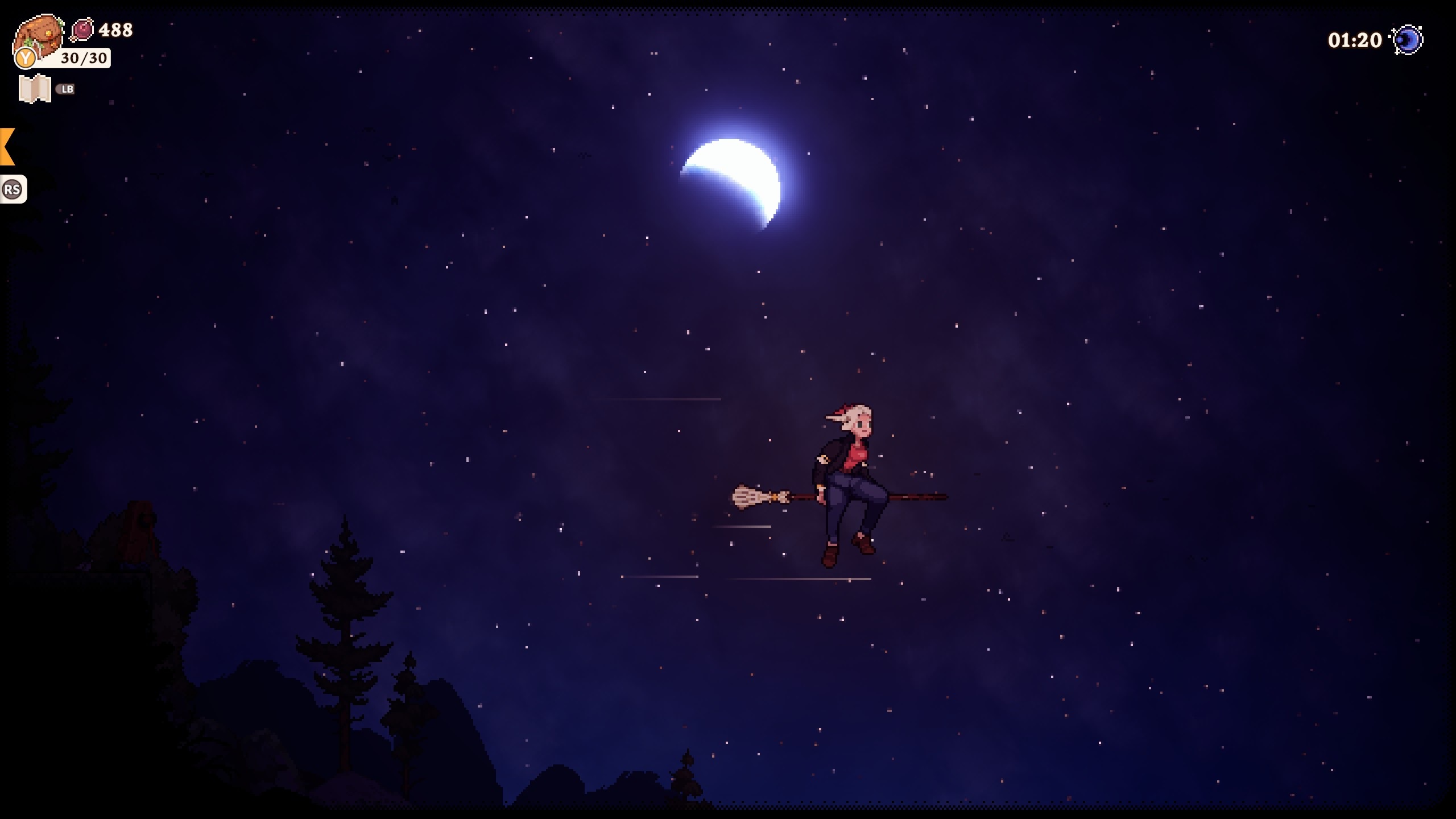
Task: Select the moon phase icon beside the clock
Action: pyautogui.click(x=1409, y=40)
